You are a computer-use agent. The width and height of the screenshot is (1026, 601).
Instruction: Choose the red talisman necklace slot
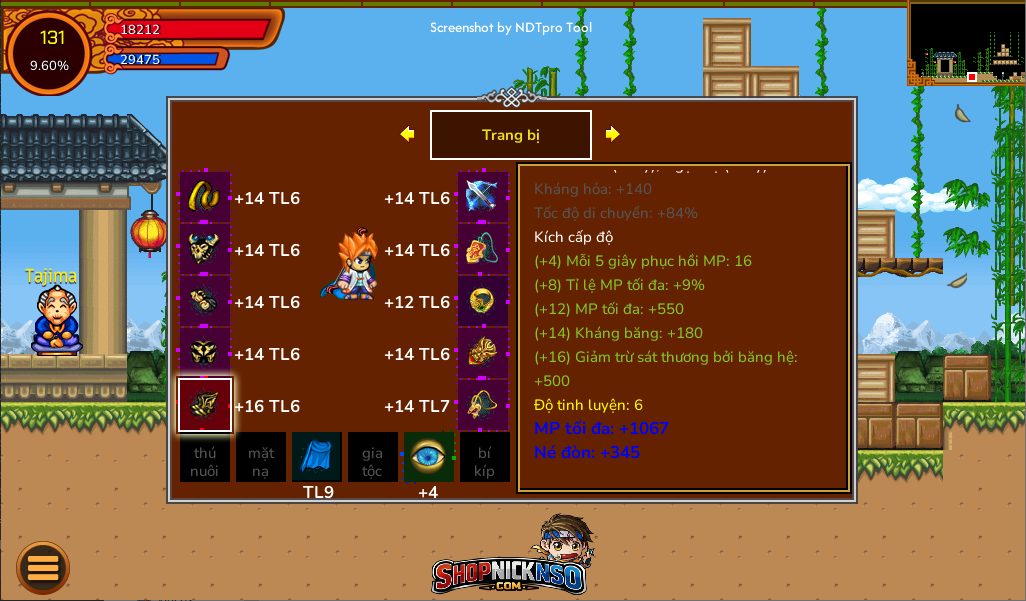483,249
